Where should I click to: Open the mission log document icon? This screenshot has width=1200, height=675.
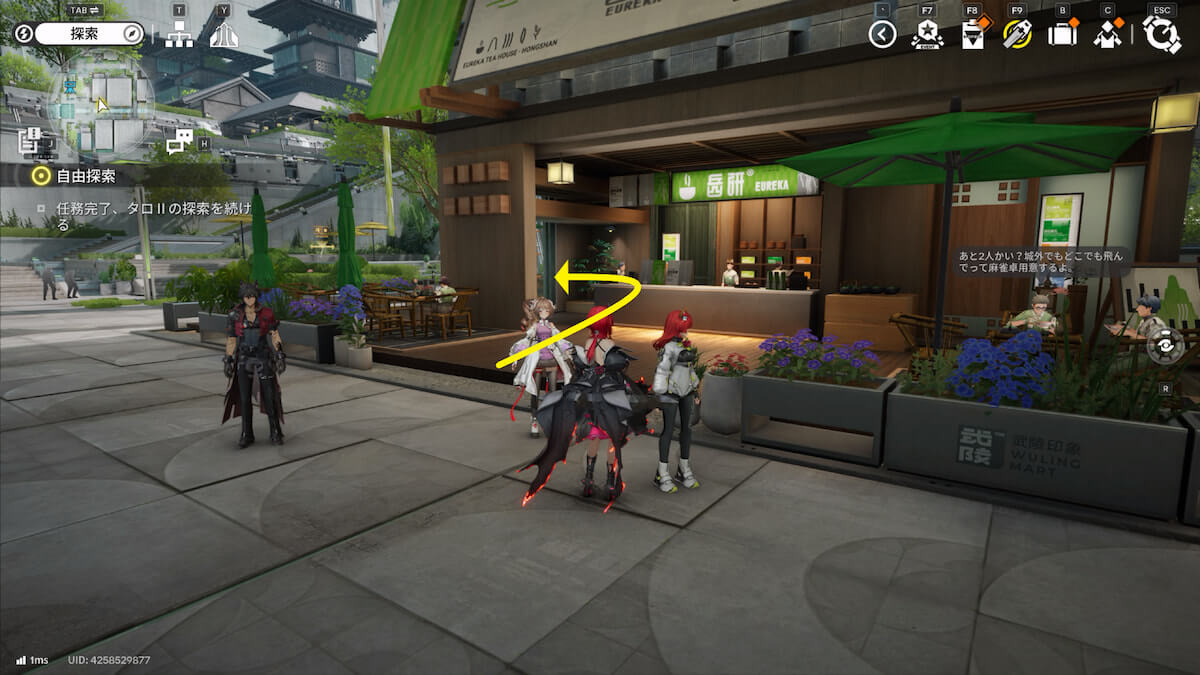pyautogui.click(x=30, y=141)
